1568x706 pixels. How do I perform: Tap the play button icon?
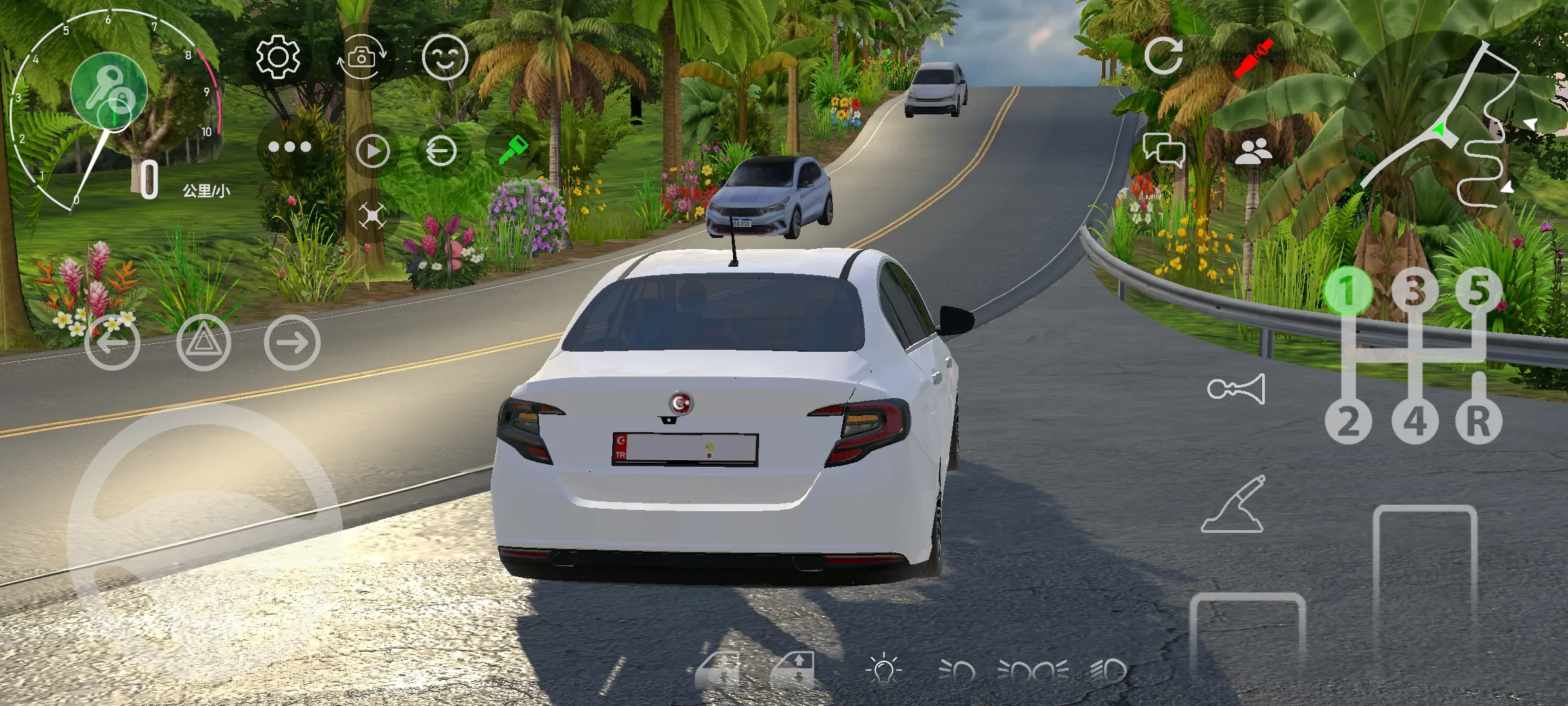[373, 152]
